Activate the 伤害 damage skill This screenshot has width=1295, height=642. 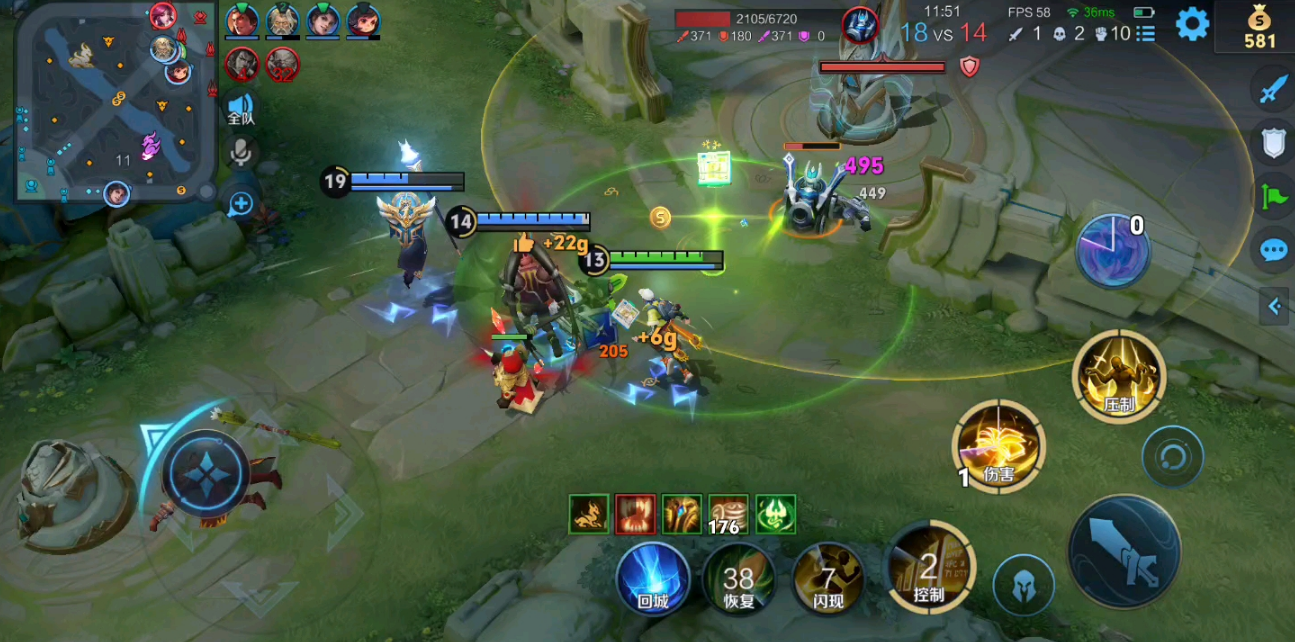998,448
